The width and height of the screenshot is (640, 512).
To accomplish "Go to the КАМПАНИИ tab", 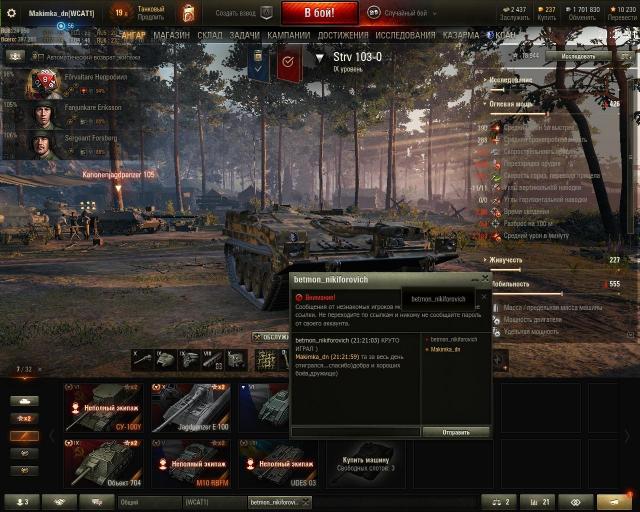I will click(288, 35).
